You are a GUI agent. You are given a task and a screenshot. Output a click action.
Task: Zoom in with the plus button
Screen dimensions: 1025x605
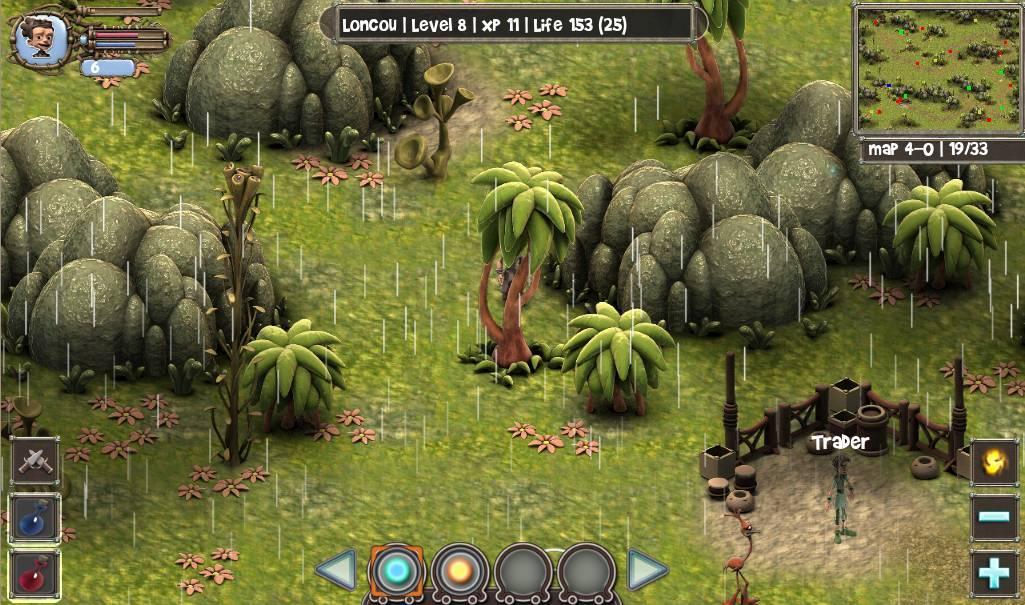coord(994,574)
